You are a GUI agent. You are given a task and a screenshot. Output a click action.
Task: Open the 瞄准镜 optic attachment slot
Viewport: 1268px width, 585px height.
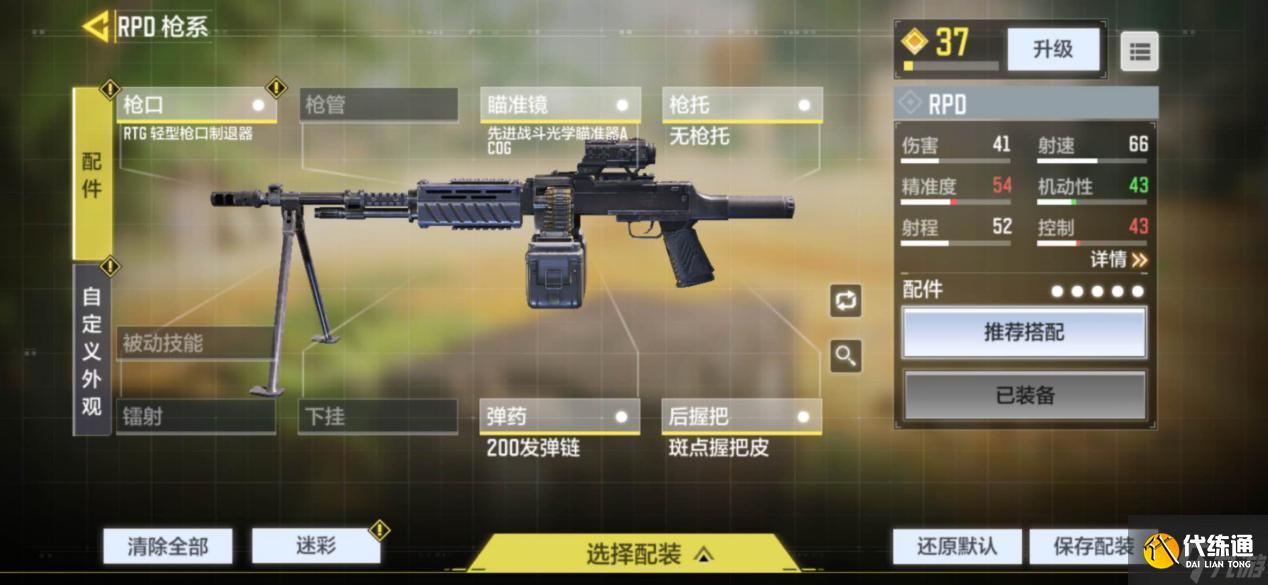click(560, 105)
